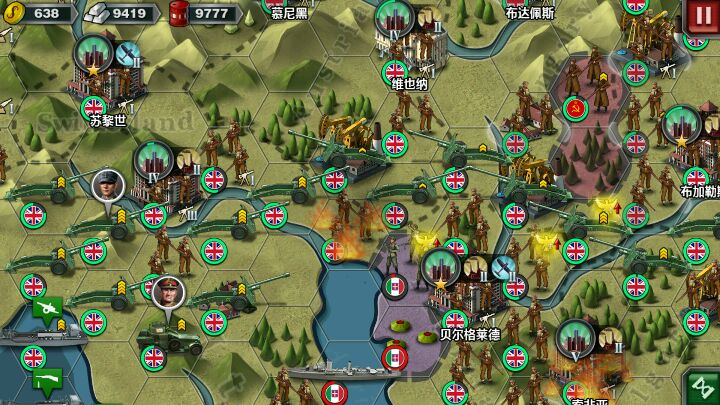The width and height of the screenshot is (720, 405).
Task: Select the city of Zurich (苏黎世)
Action: pyautogui.click(x=95, y=70)
